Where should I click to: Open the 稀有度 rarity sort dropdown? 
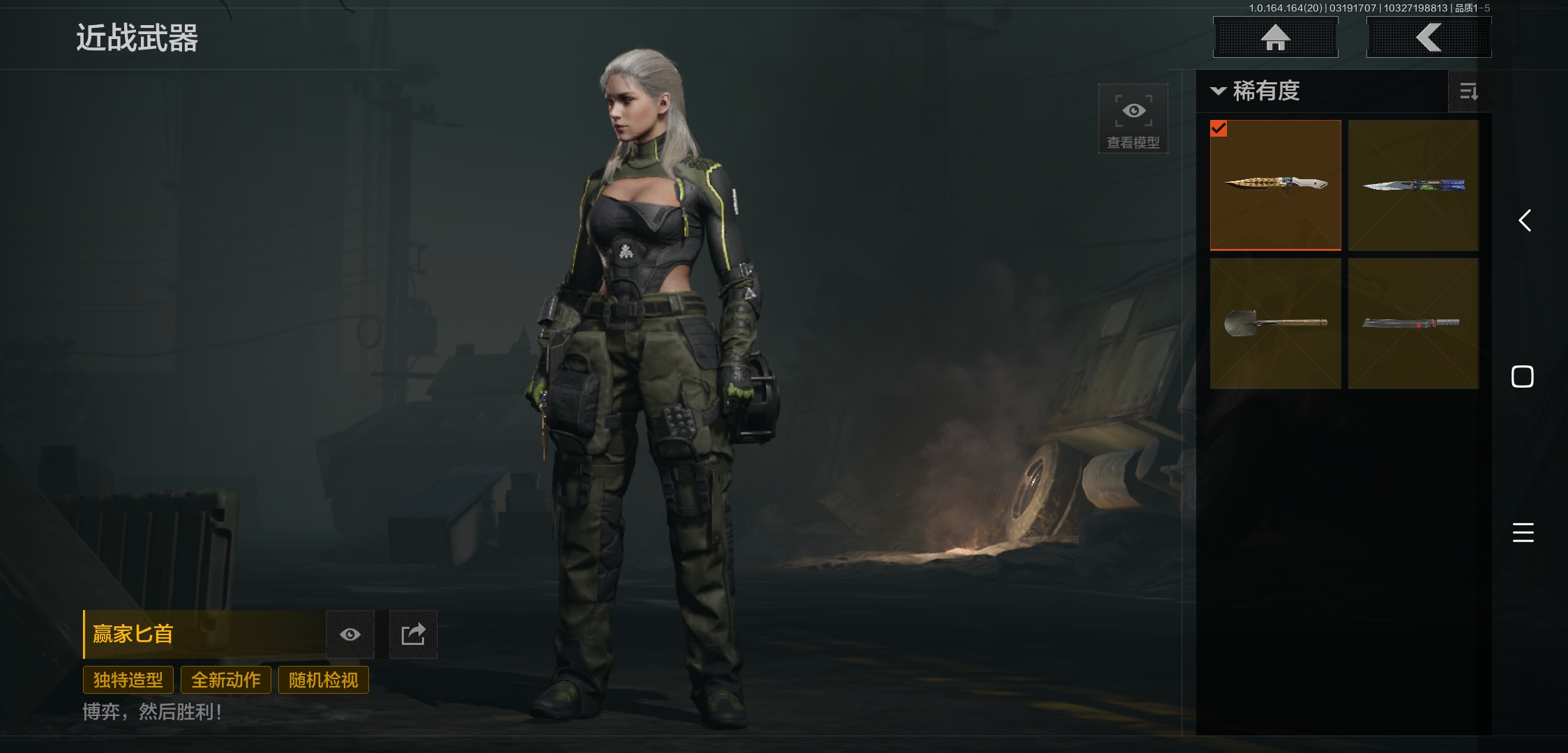(x=1256, y=91)
